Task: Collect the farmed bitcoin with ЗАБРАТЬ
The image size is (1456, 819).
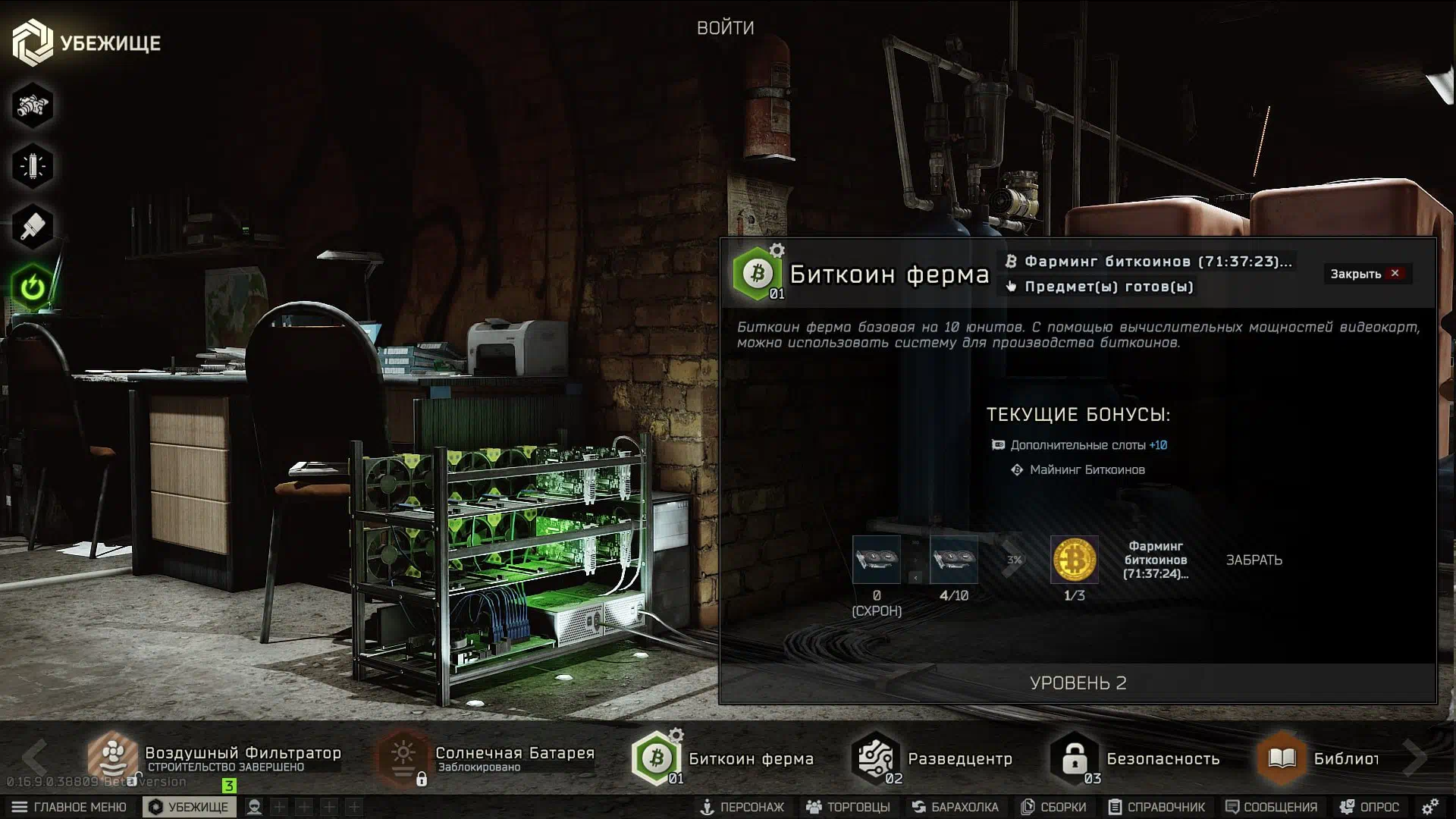Action: 1254,560
